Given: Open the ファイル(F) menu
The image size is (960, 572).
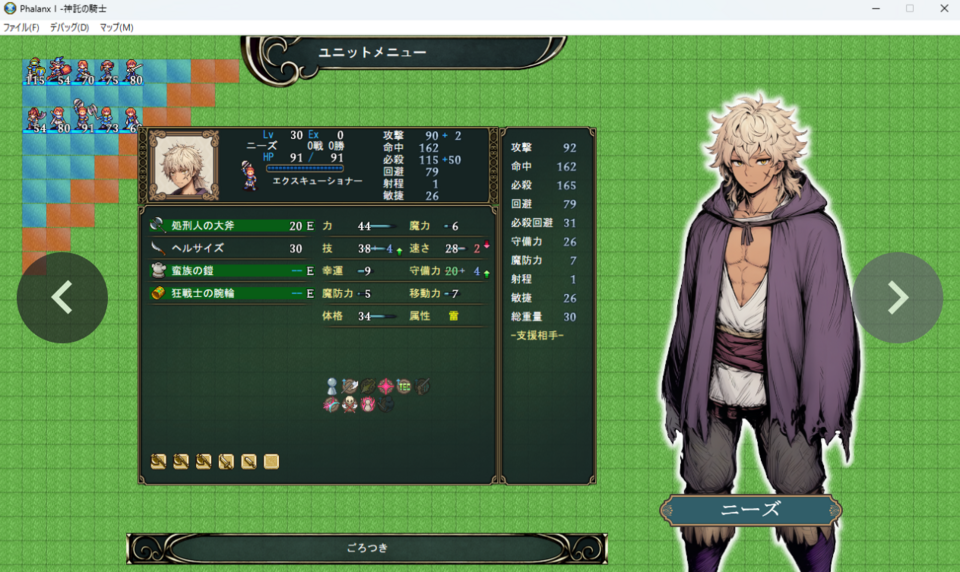Looking at the screenshot, I should tap(21, 27).
